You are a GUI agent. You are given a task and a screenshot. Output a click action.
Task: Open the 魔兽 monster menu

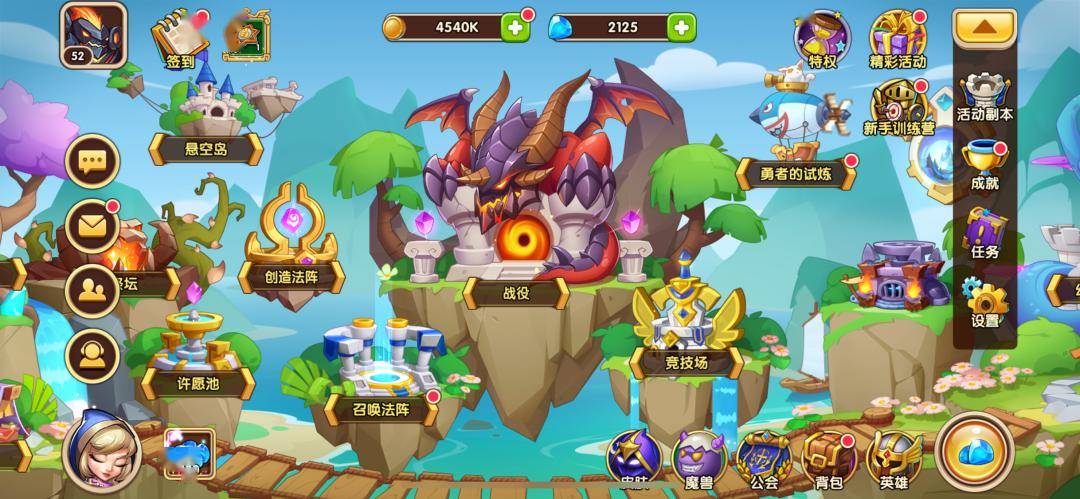[699, 457]
